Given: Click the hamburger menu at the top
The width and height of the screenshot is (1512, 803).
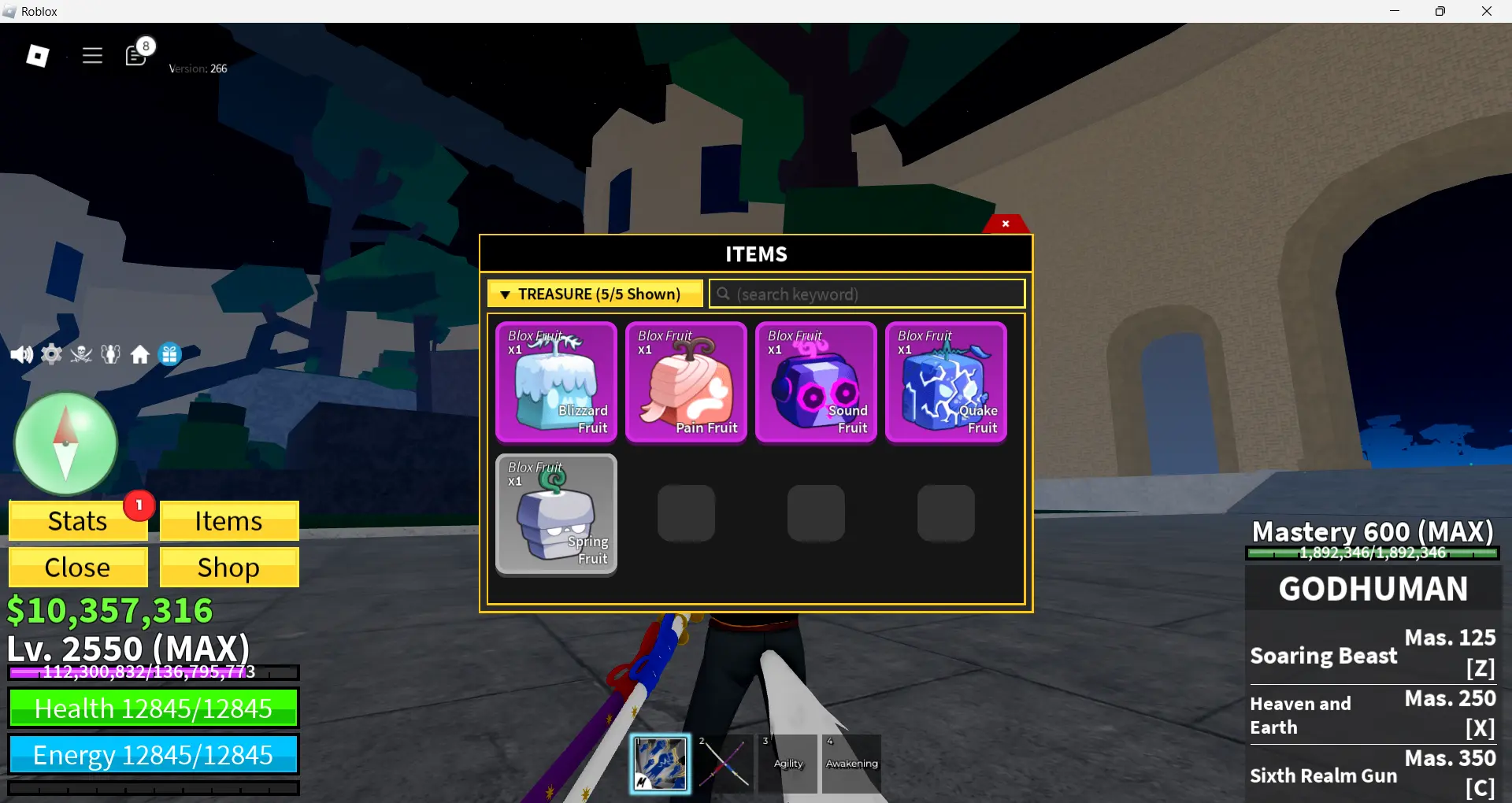Looking at the screenshot, I should (92, 55).
